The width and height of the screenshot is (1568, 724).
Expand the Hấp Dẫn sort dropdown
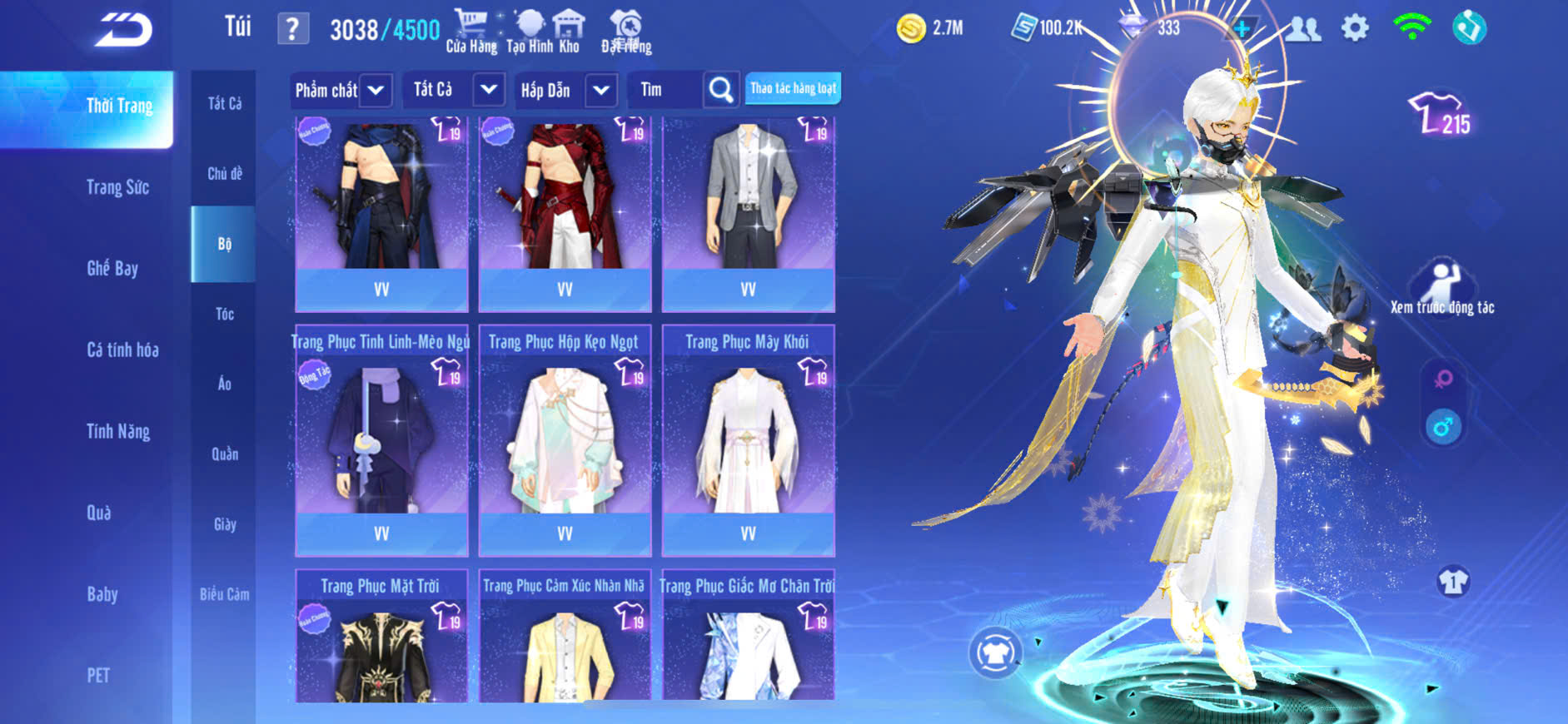point(601,90)
